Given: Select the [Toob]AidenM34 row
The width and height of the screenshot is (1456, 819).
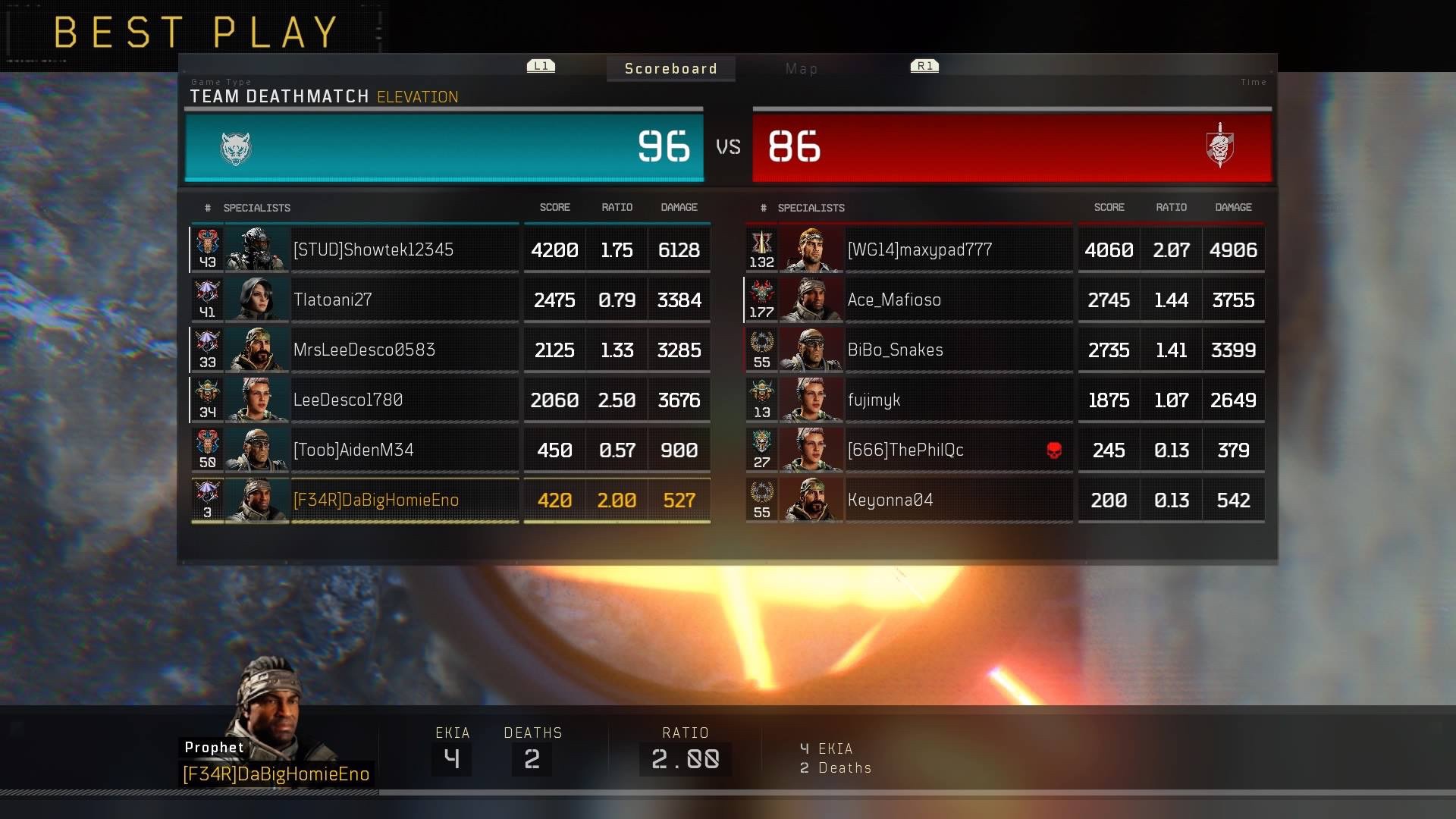Looking at the screenshot, I should click(x=353, y=450).
